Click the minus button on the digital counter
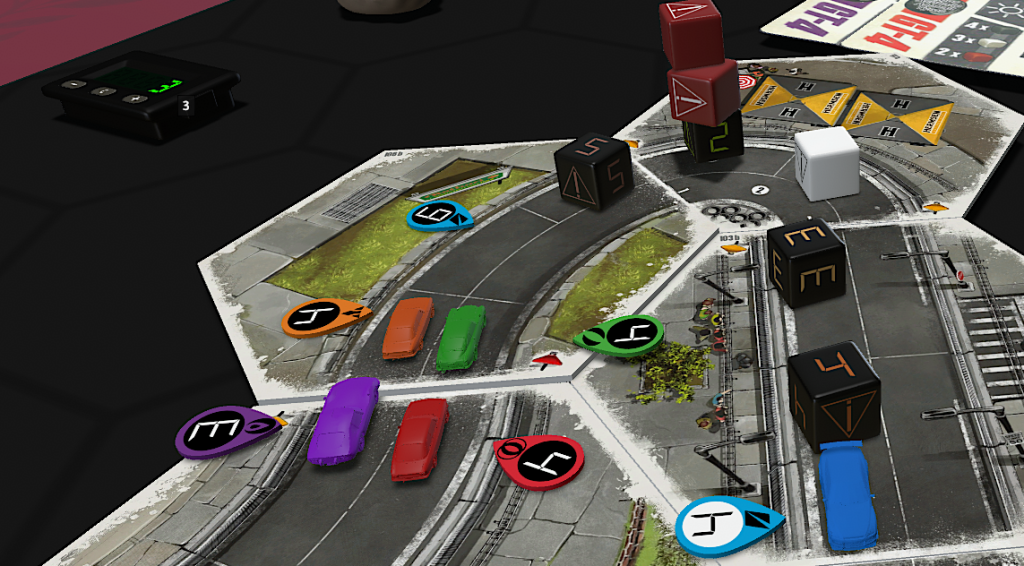The width and height of the screenshot is (1024, 566). 72,84
